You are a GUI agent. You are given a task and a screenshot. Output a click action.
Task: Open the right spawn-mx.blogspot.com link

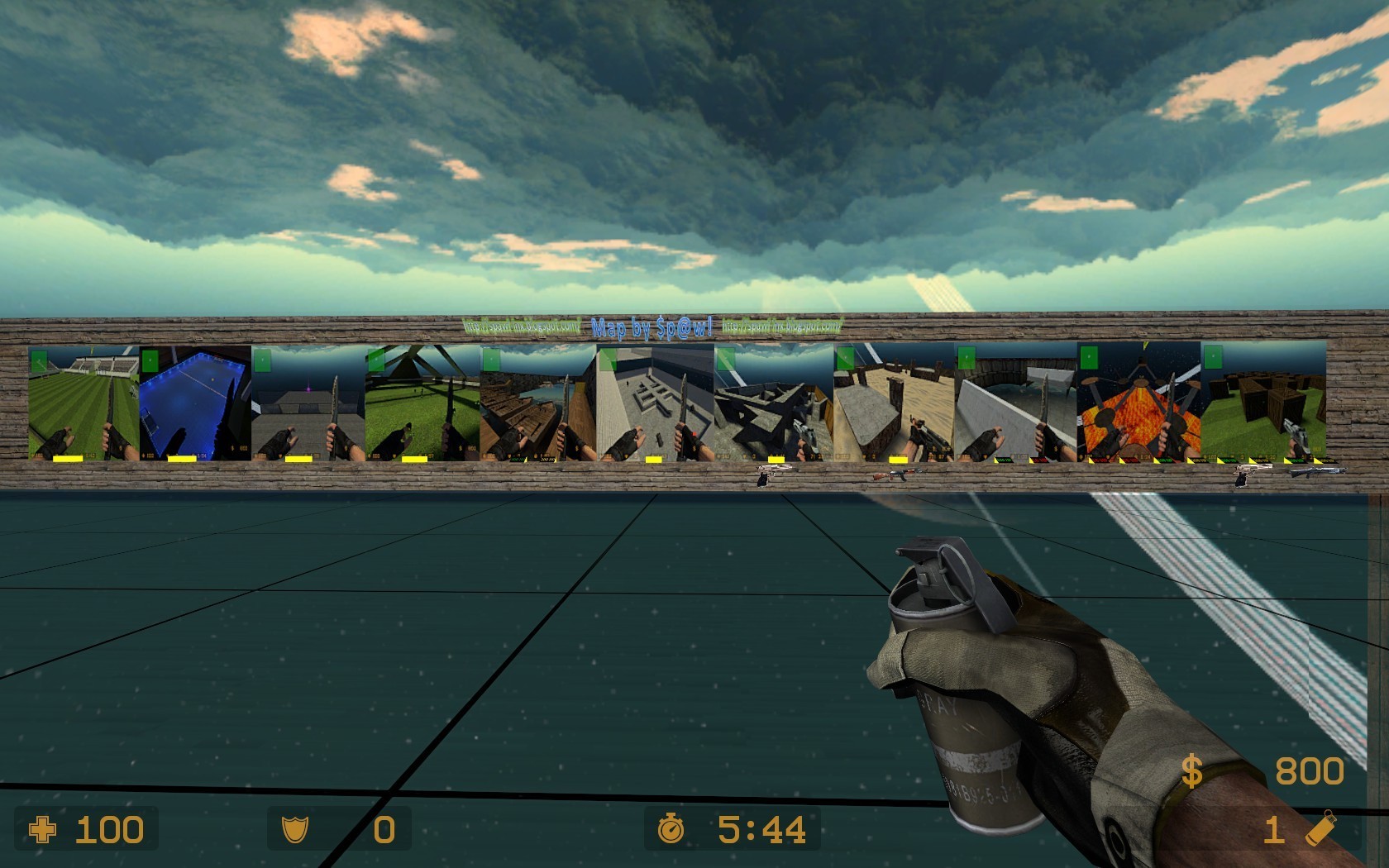click(781, 326)
